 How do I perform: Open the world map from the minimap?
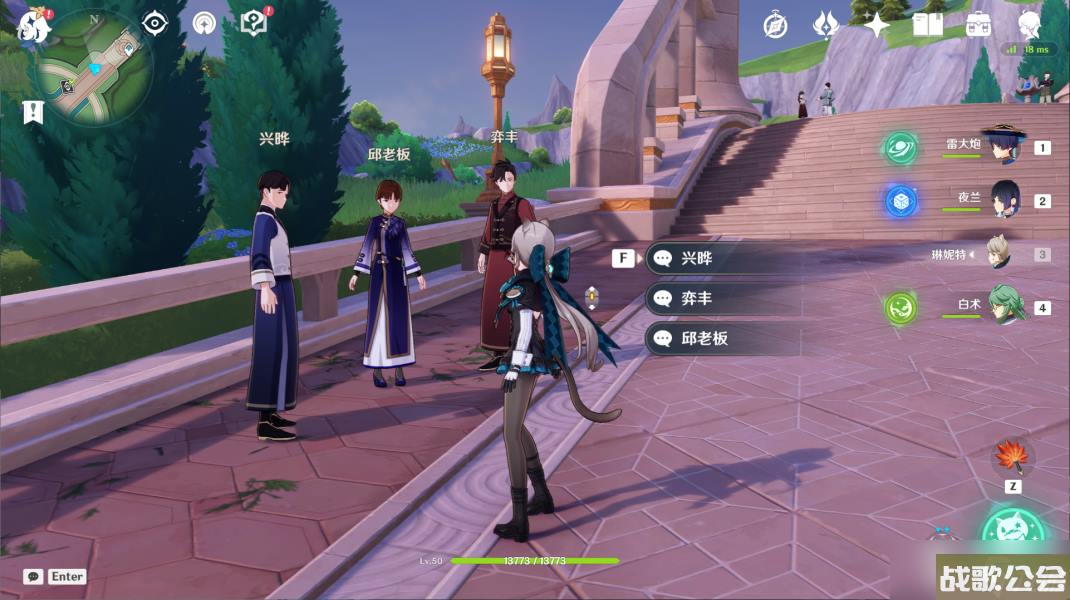[x=94, y=67]
